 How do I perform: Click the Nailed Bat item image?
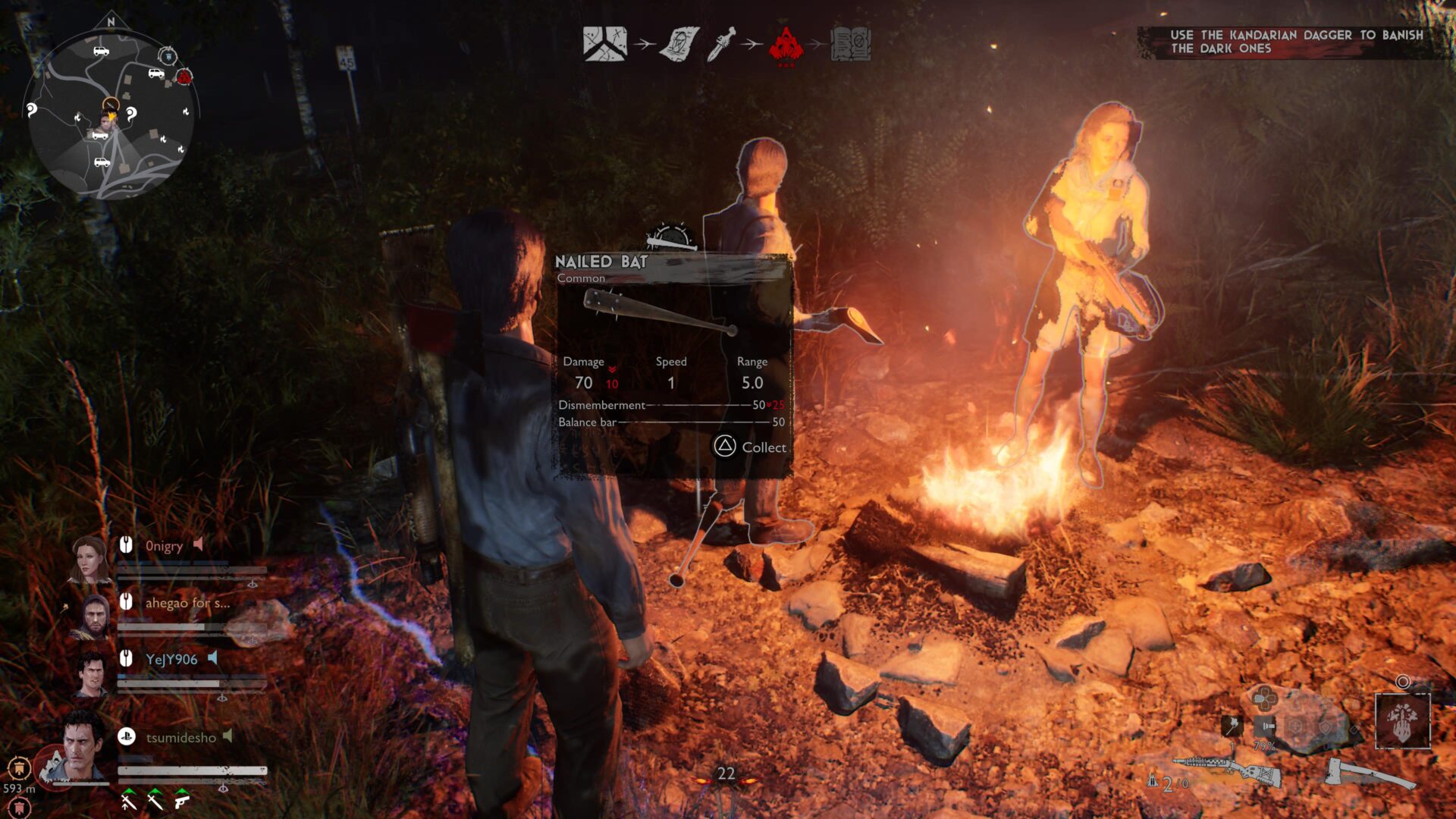[658, 315]
